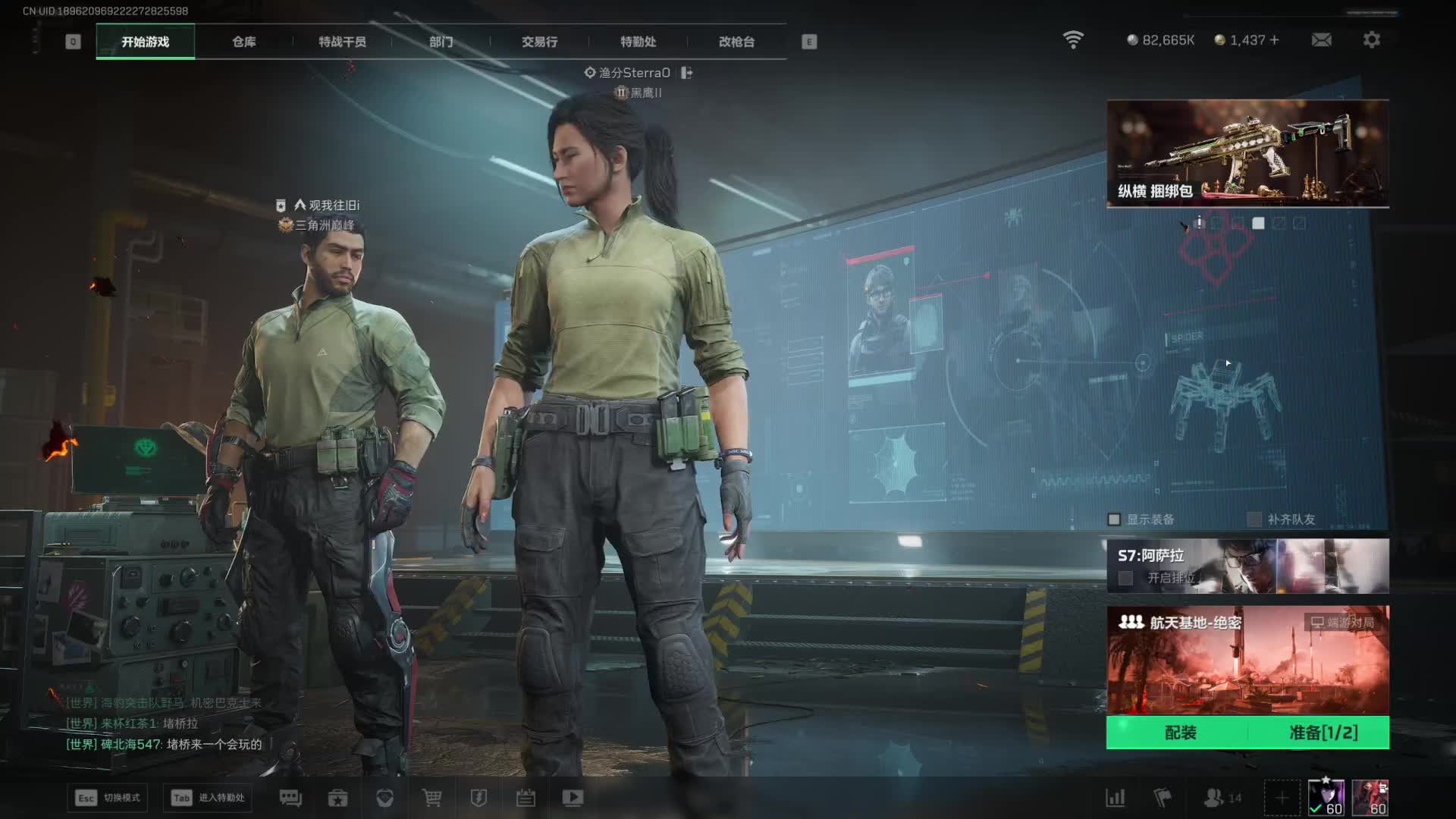Open the 特战干员 tab

(342, 42)
